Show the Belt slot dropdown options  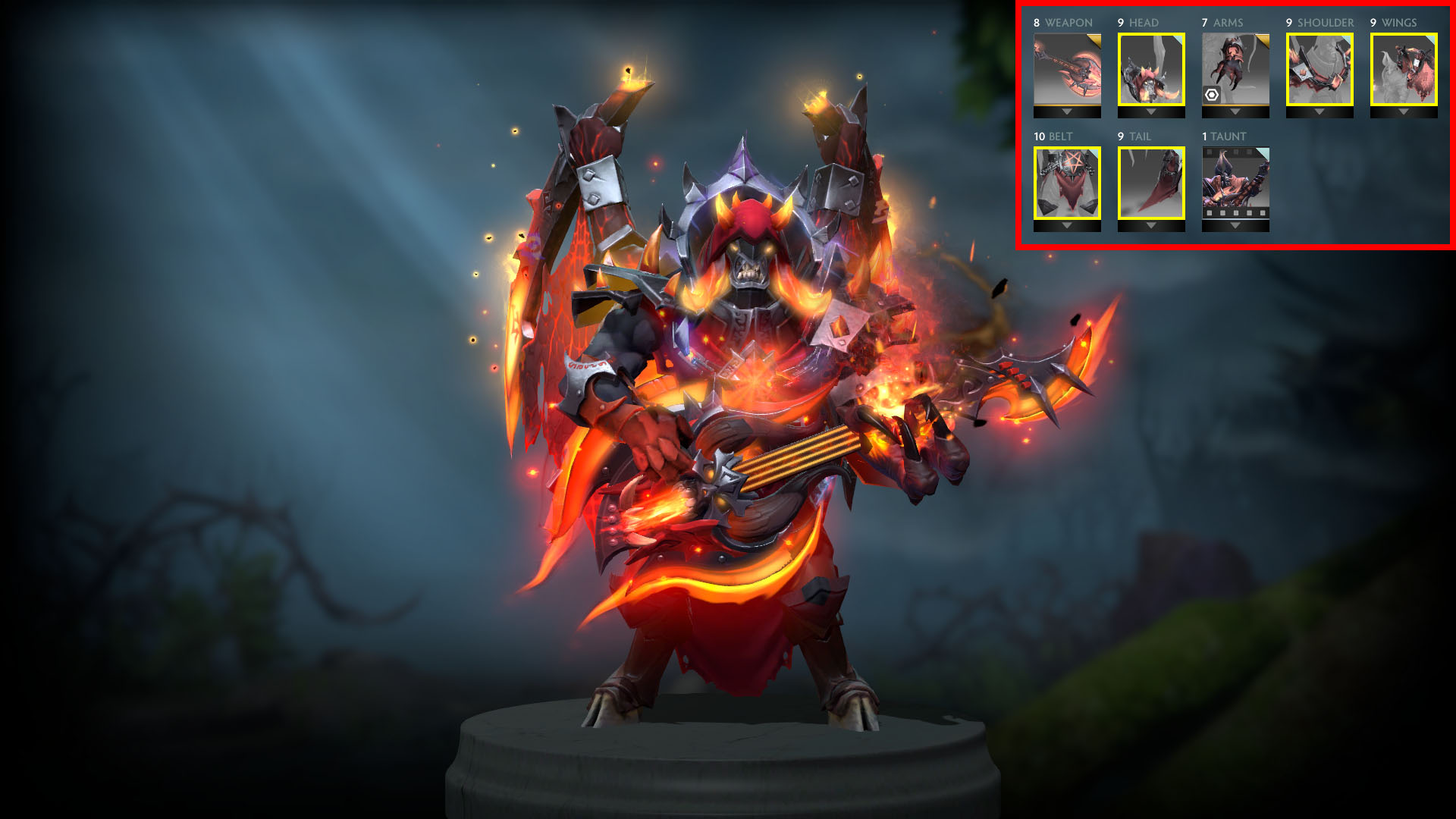pos(1067,226)
